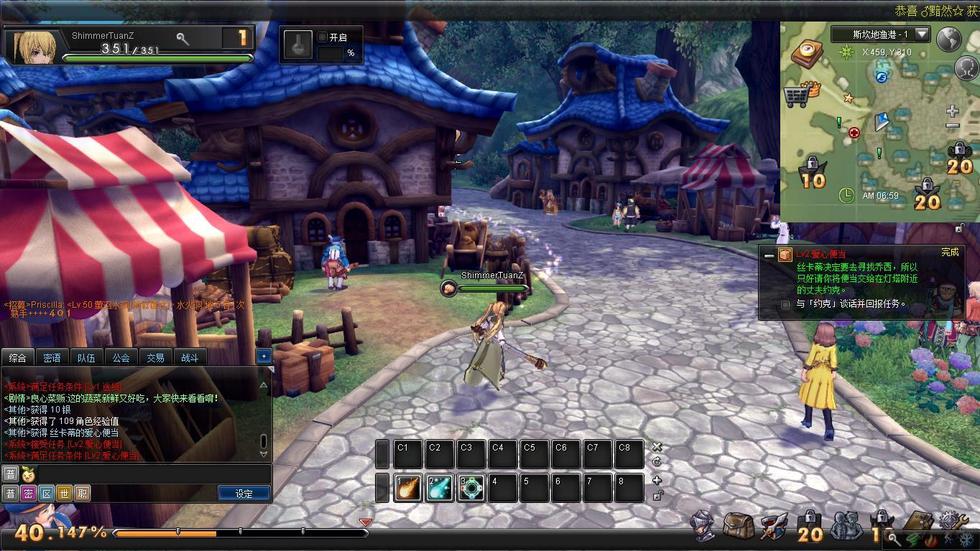Zoom in the minimap with plus button
980x551 pixels.
(952, 111)
